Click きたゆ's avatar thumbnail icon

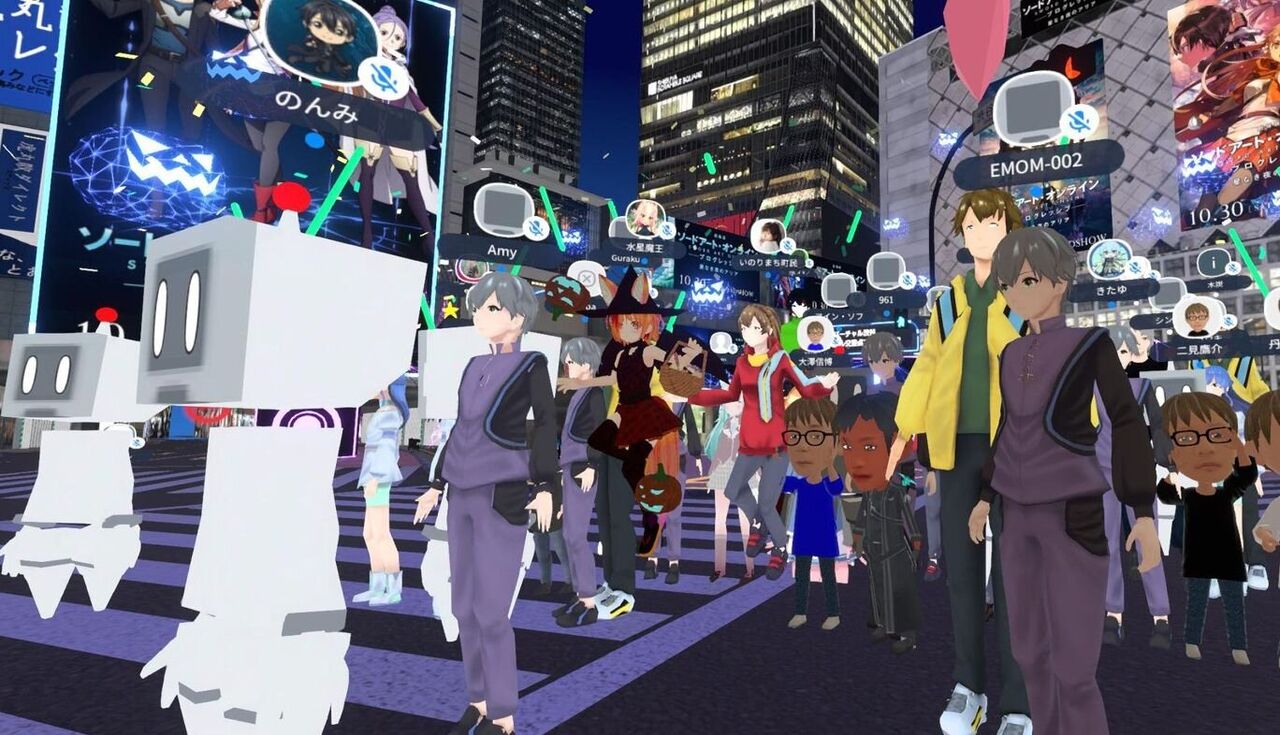pos(1110,260)
